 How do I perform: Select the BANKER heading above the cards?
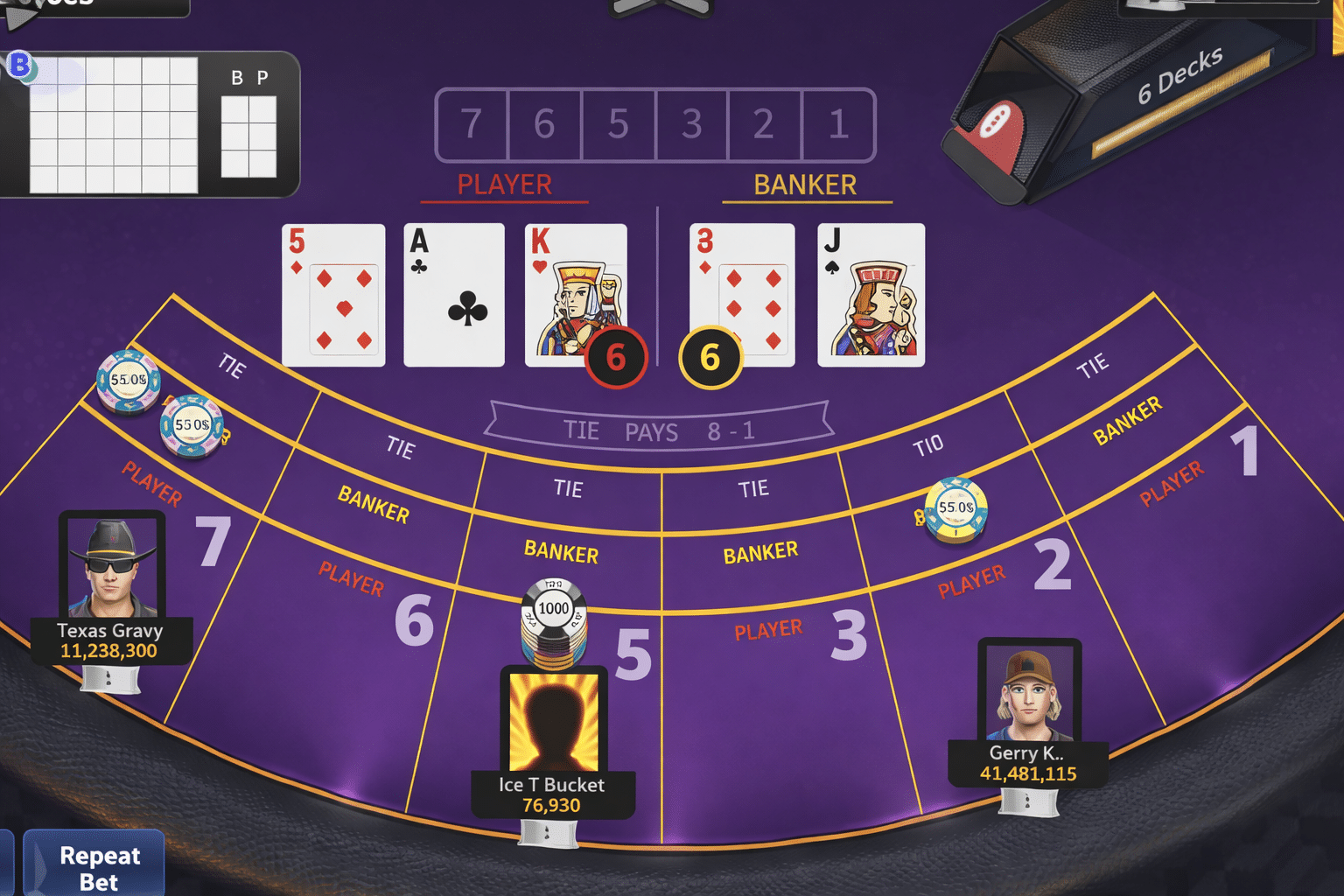click(805, 185)
